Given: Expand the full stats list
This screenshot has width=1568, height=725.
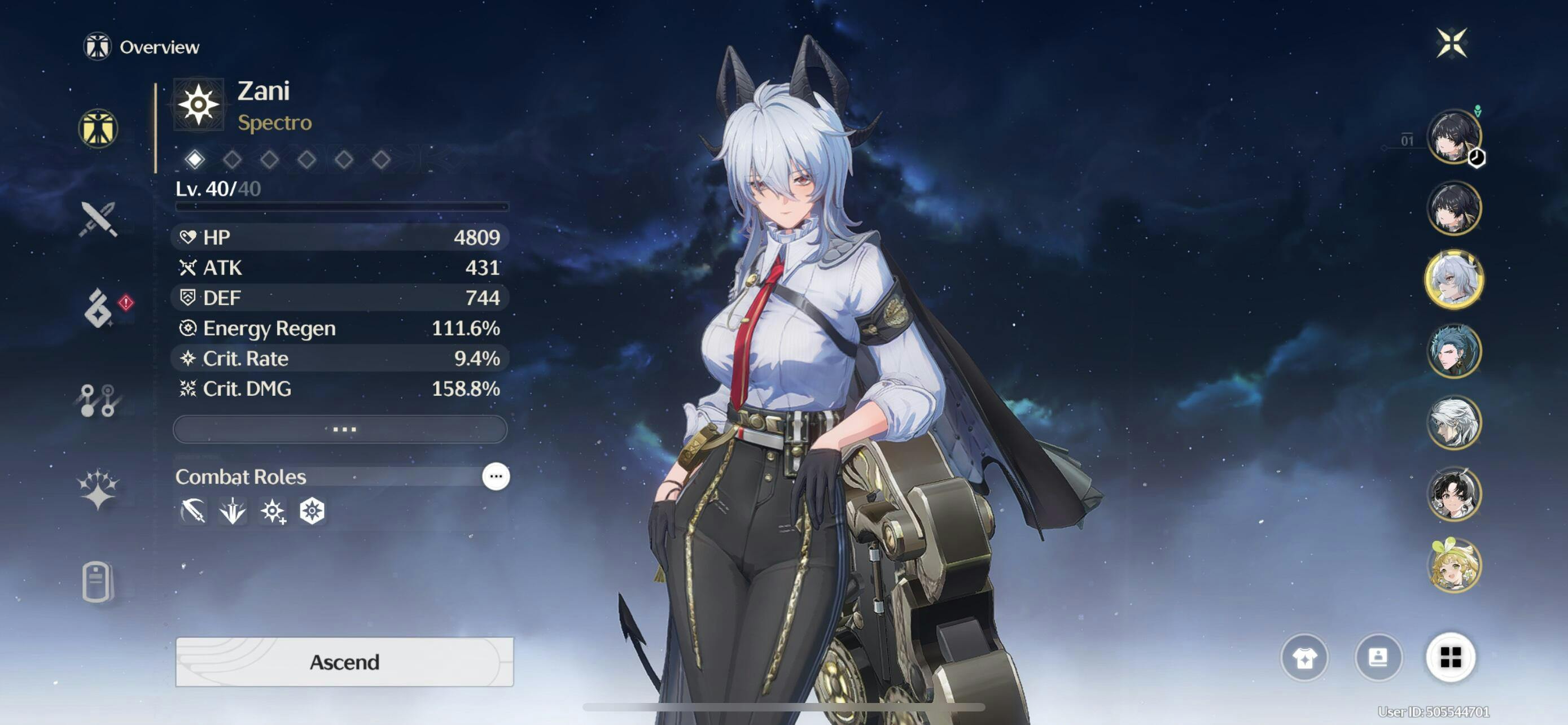Looking at the screenshot, I should point(340,429).
